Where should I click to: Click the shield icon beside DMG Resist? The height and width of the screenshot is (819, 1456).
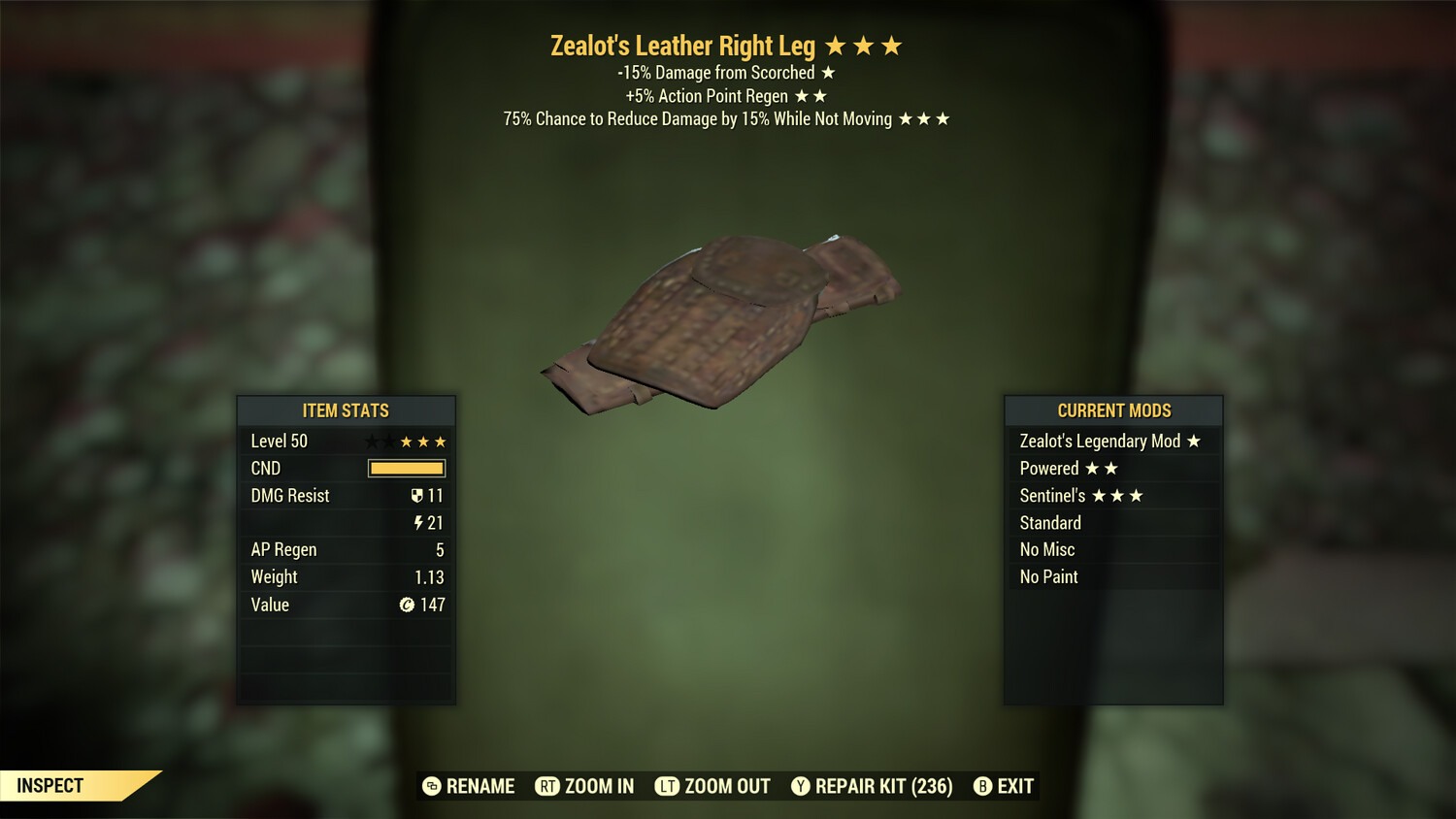(416, 495)
